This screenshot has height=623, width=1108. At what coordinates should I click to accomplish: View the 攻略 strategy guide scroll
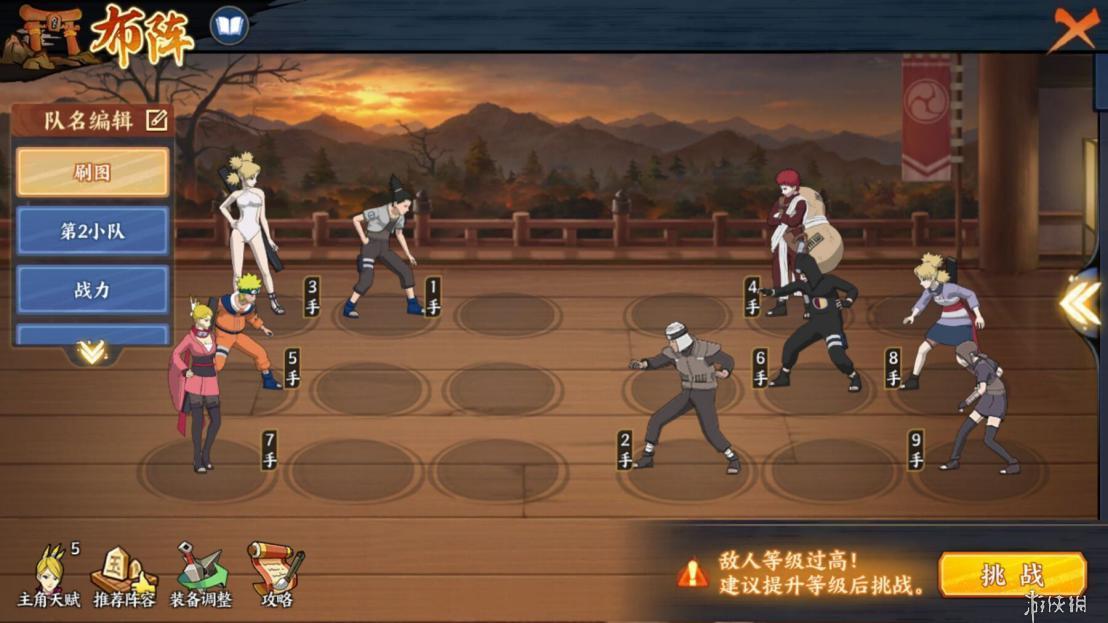[276, 576]
